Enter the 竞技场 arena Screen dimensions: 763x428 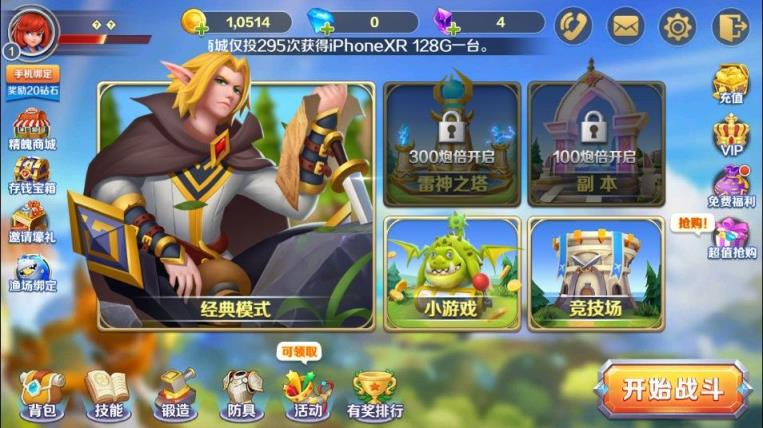[x=595, y=272]
